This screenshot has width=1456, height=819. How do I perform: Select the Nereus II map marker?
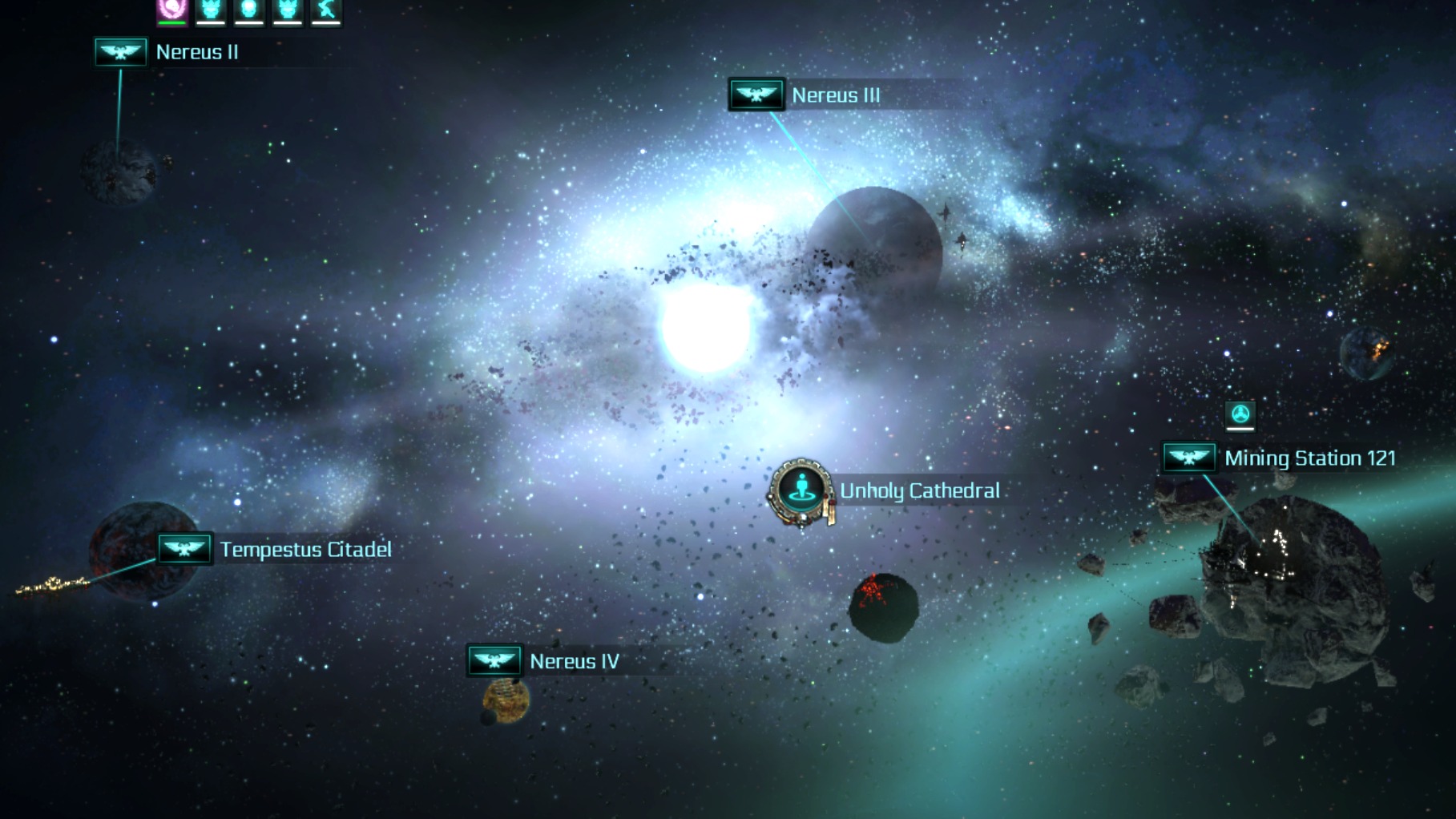point(121,53)
